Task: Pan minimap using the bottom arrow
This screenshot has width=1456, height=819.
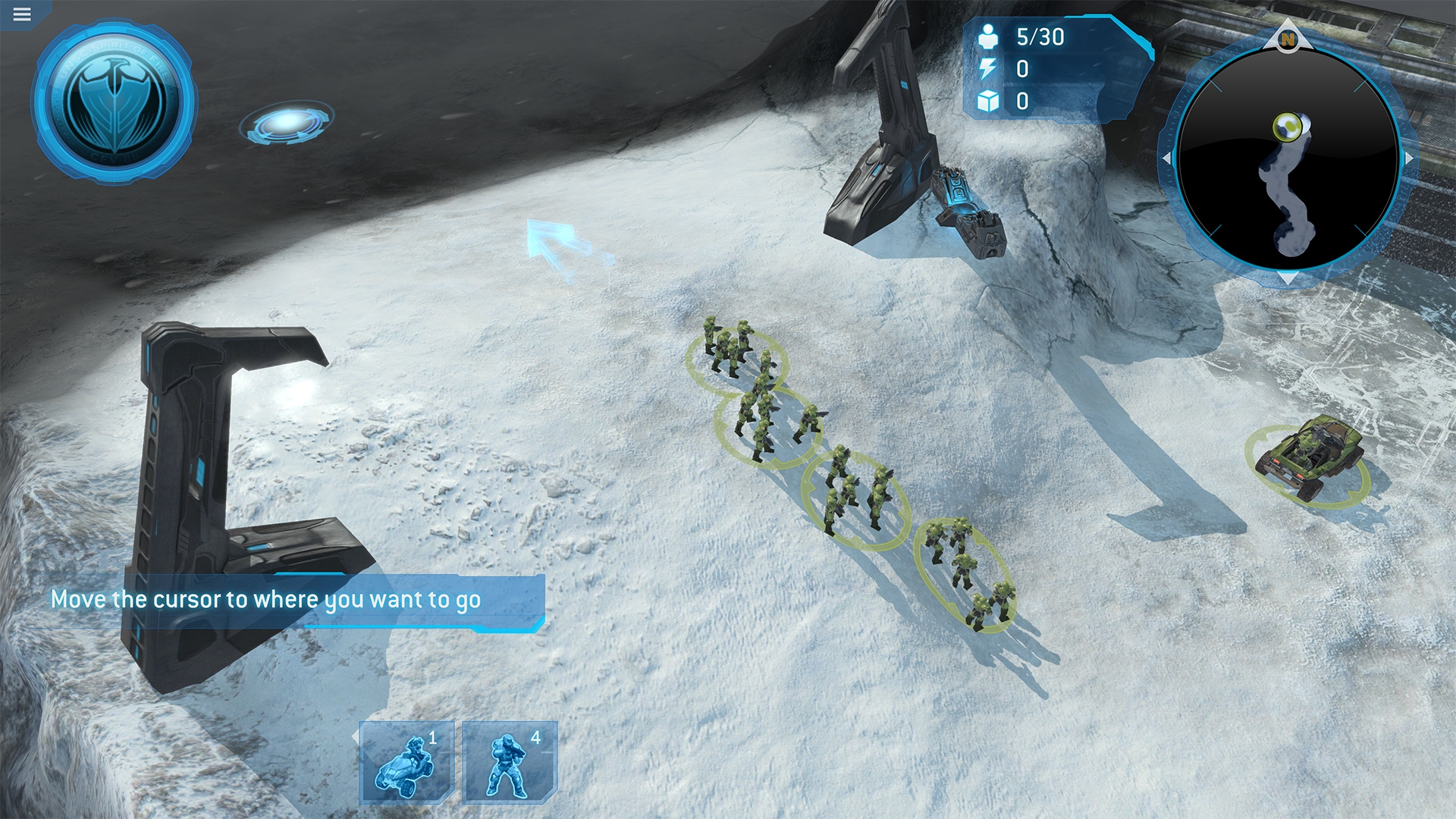Action: 1288,278
